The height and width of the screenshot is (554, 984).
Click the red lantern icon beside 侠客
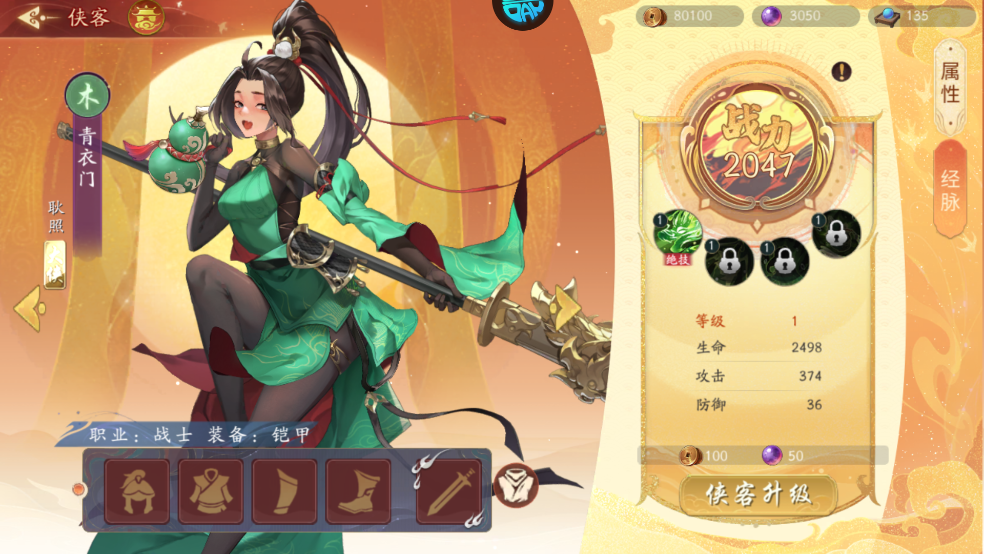pos(147,17)
